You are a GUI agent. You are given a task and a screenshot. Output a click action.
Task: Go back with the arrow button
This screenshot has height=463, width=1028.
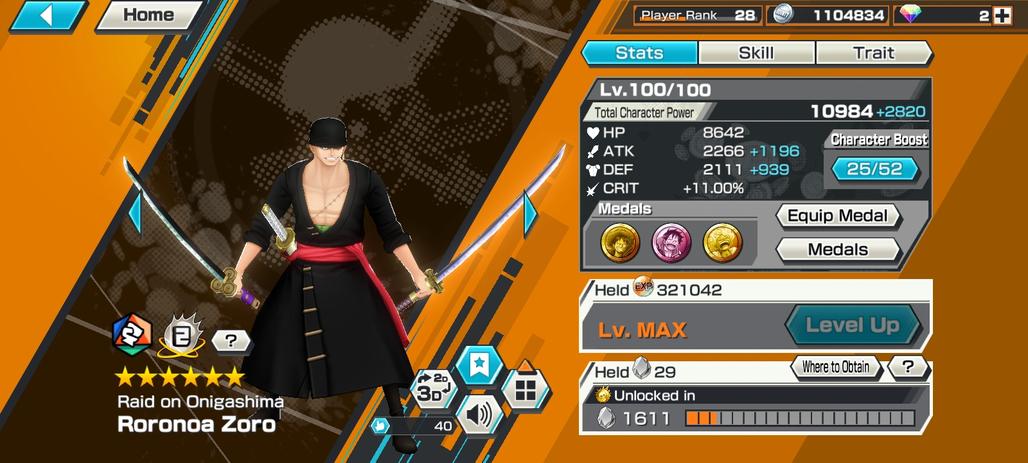[46, 16]
